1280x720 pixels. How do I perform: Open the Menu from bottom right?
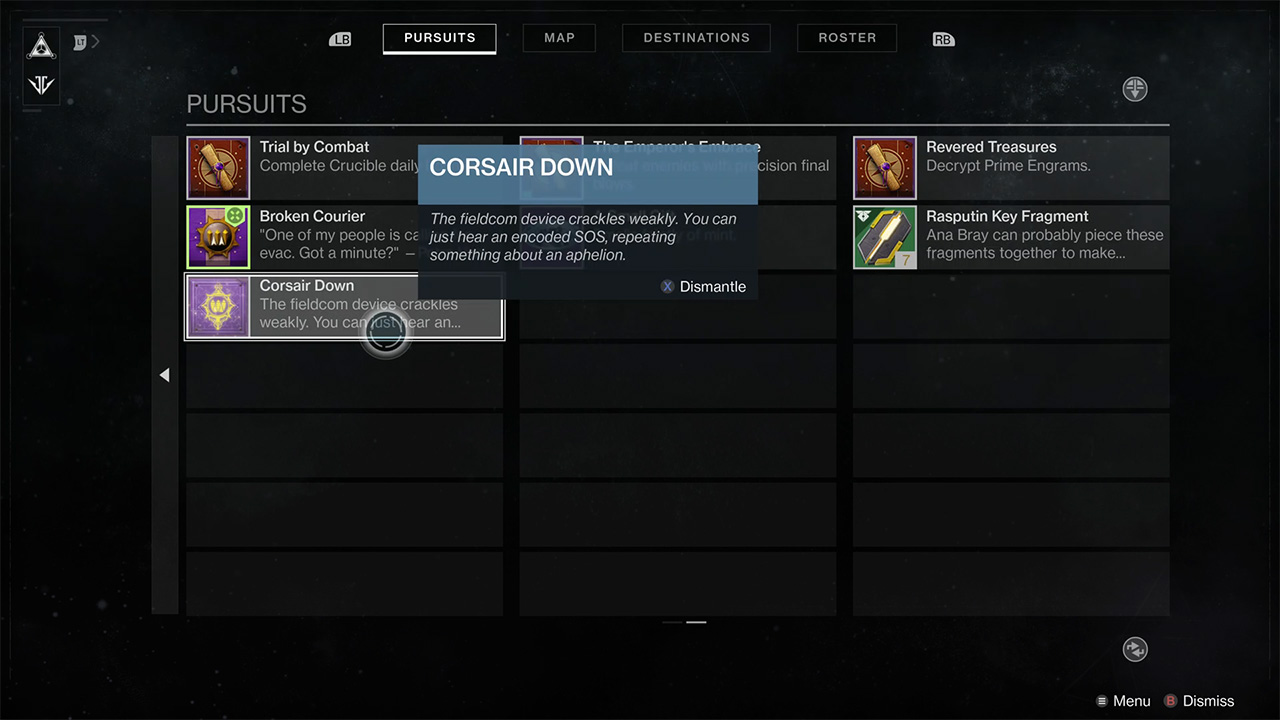(1123, 701)
